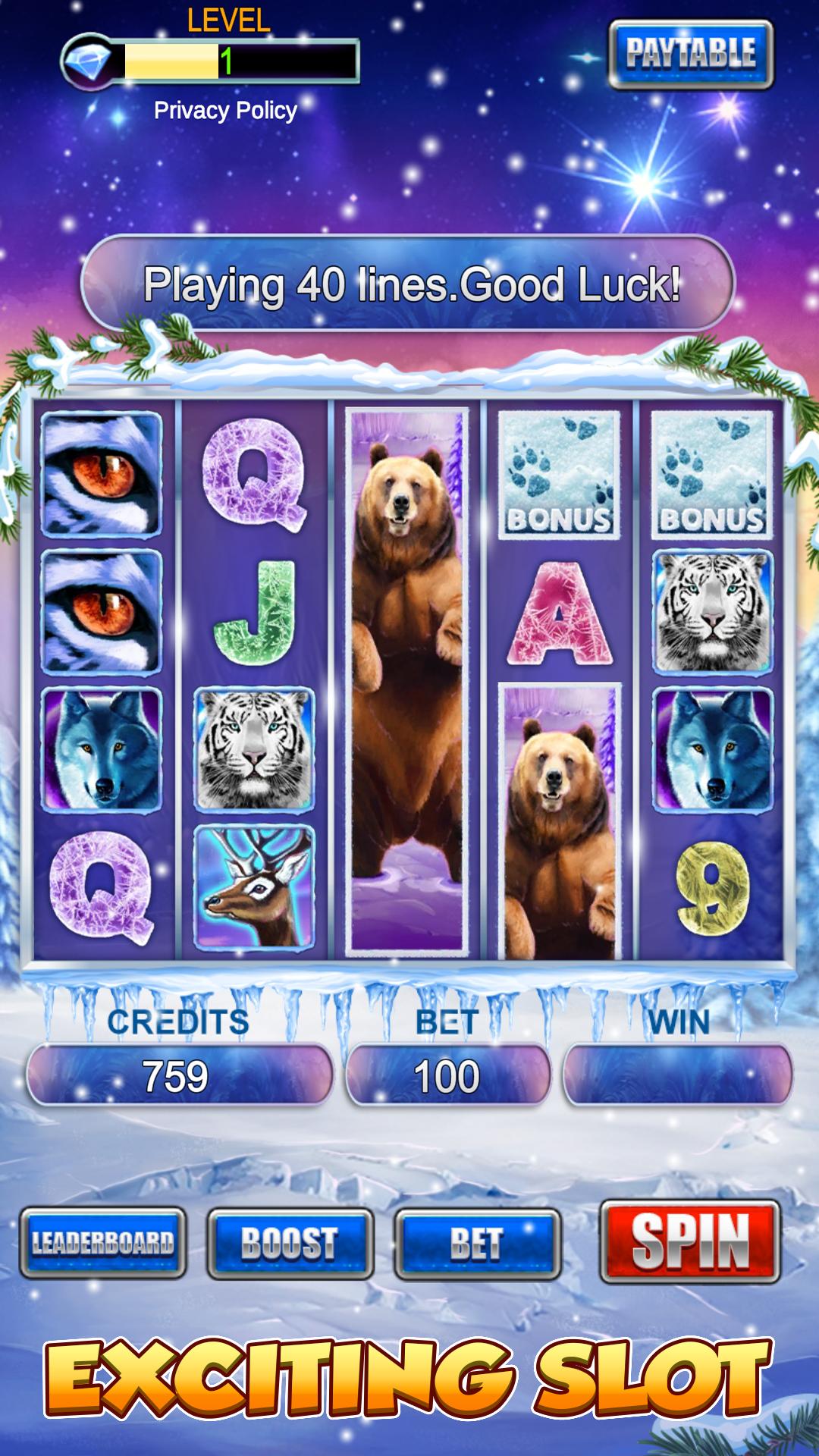This screenshot has height=1456, width=819.
Task: Open the Paytable
Action: click(691, 54)
